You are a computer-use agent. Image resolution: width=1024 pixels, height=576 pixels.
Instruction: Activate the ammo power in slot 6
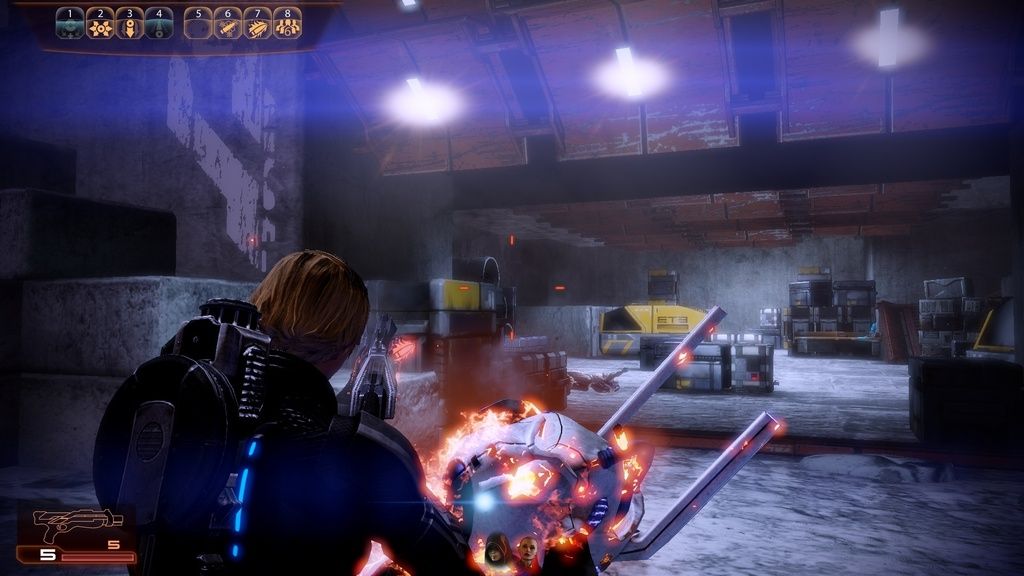coord(228,24)
